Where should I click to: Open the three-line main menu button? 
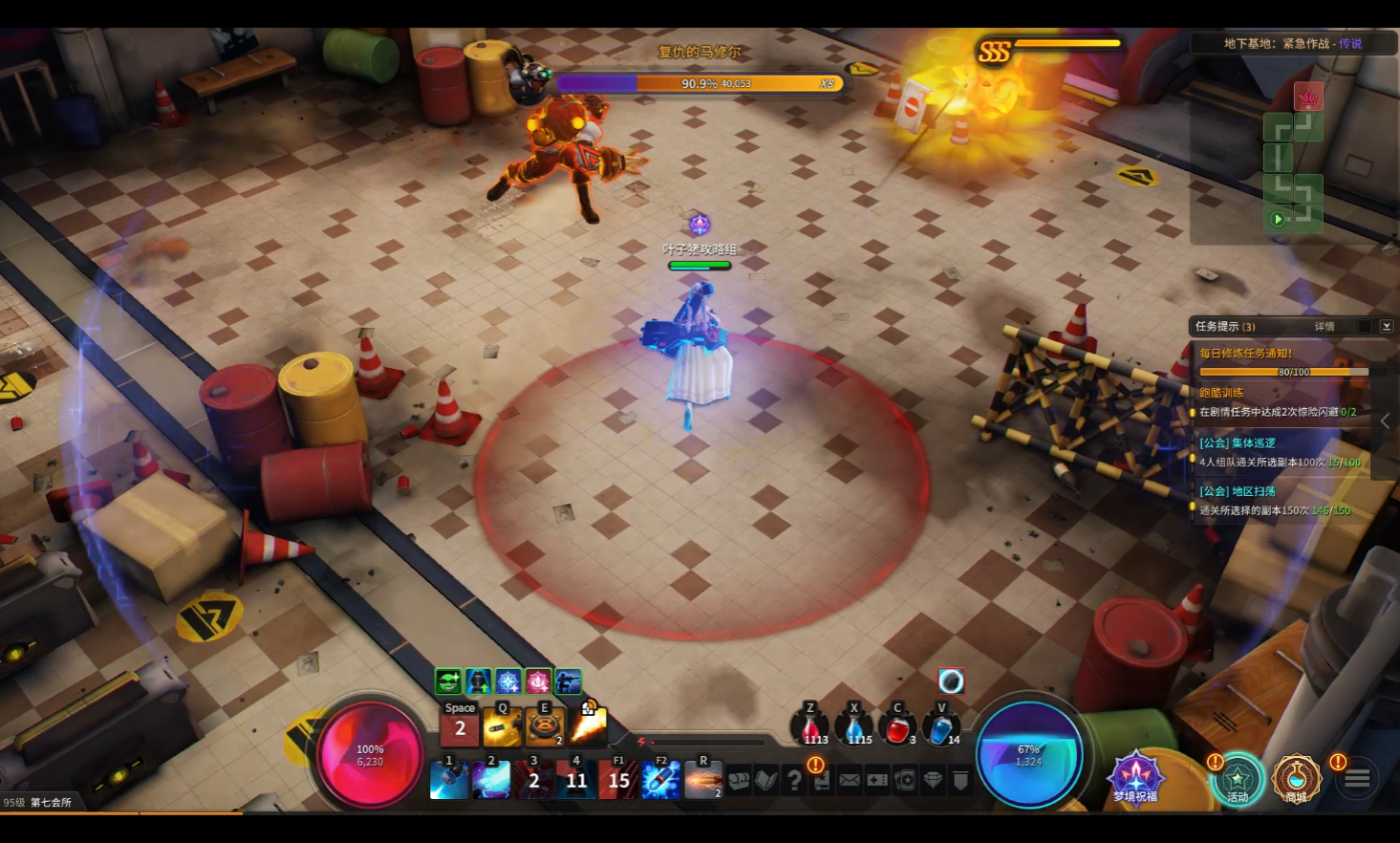(1357, 779)
